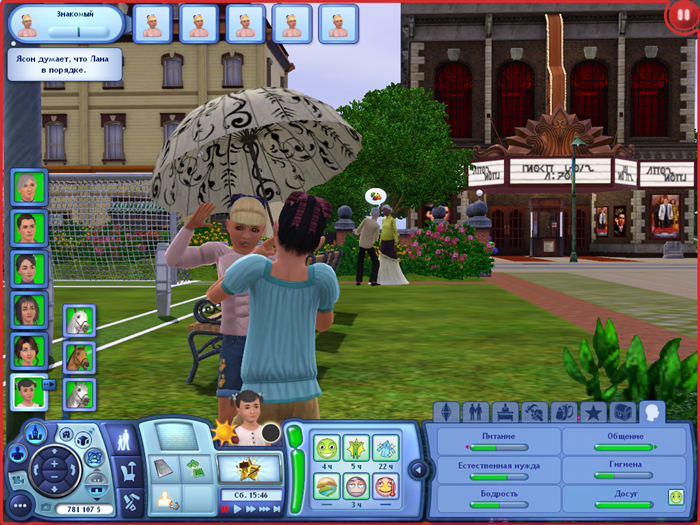Image resolution: width=700 pixels, height=525 pixels.
Task: Show the Opportunities tab with the star
Action: tap(592, 411)
